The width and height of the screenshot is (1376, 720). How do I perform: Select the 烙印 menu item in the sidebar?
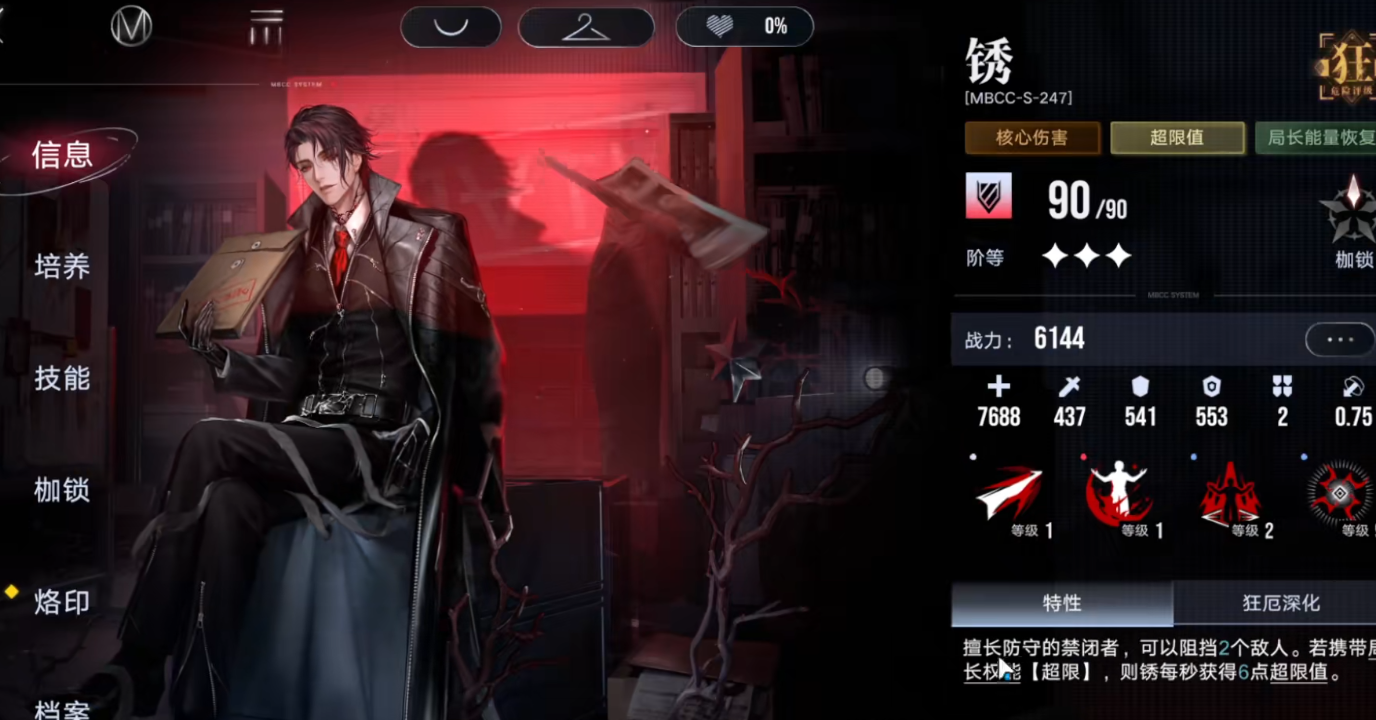64,602
